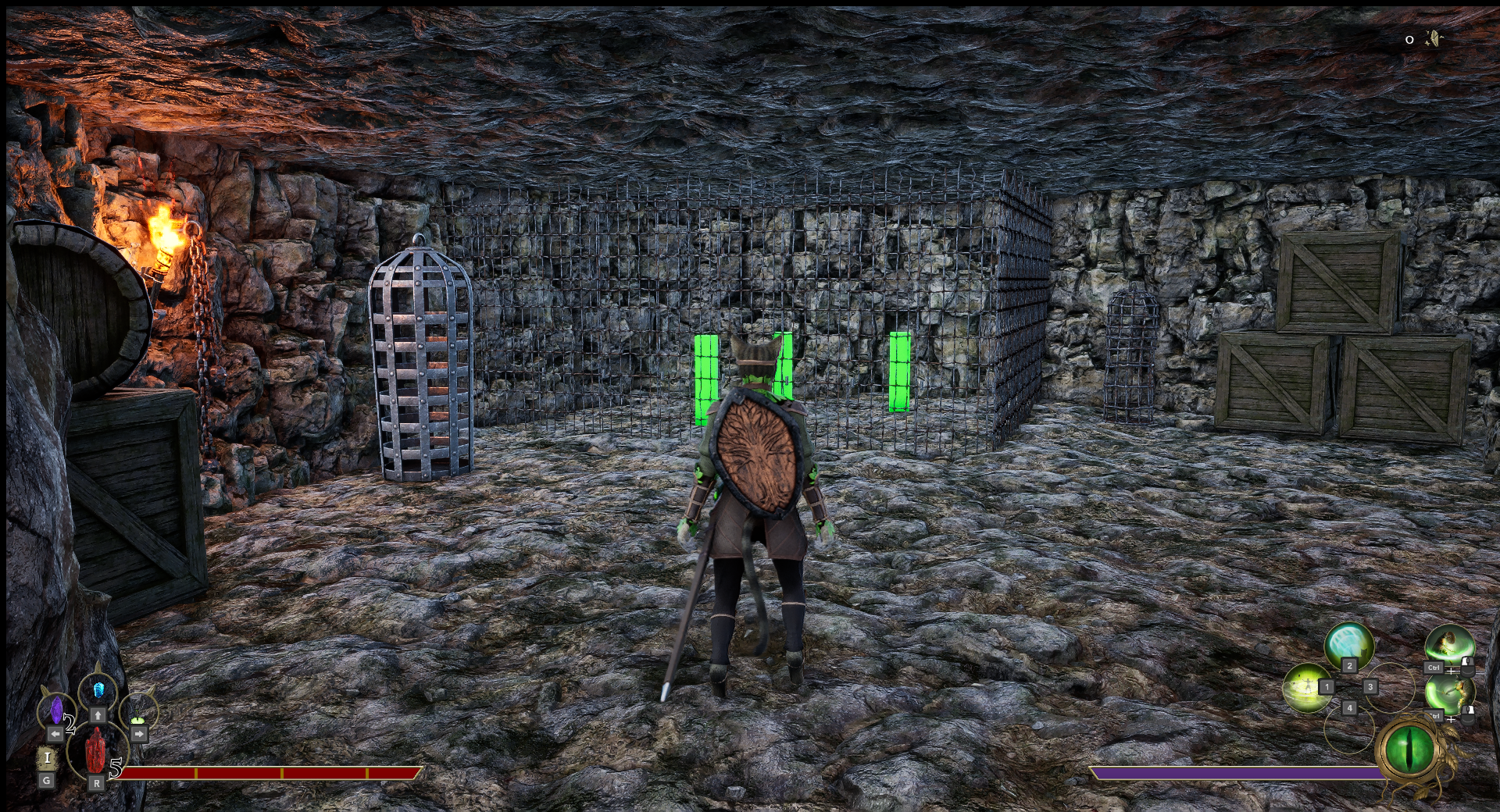This screenshot has width=1500, height=812.
Task: Select the purple crystal item slot
Action: click(x=56, y=710)
